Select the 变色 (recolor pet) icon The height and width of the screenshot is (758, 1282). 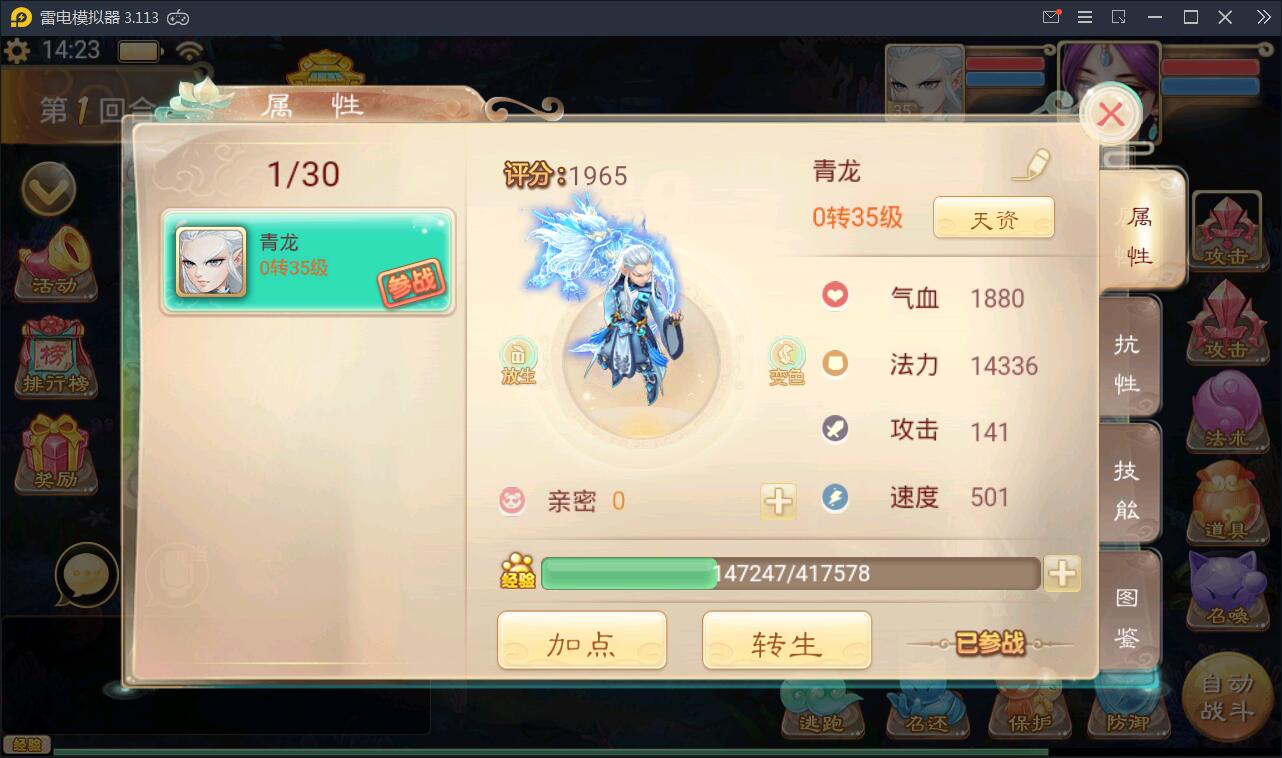786,358
